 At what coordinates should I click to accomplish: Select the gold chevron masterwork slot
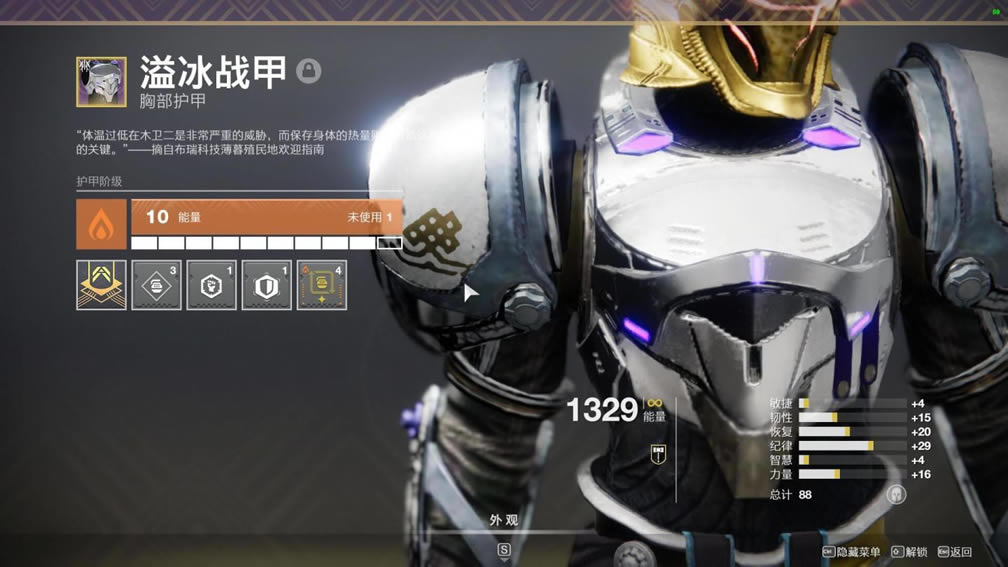(x=101, y=285)
